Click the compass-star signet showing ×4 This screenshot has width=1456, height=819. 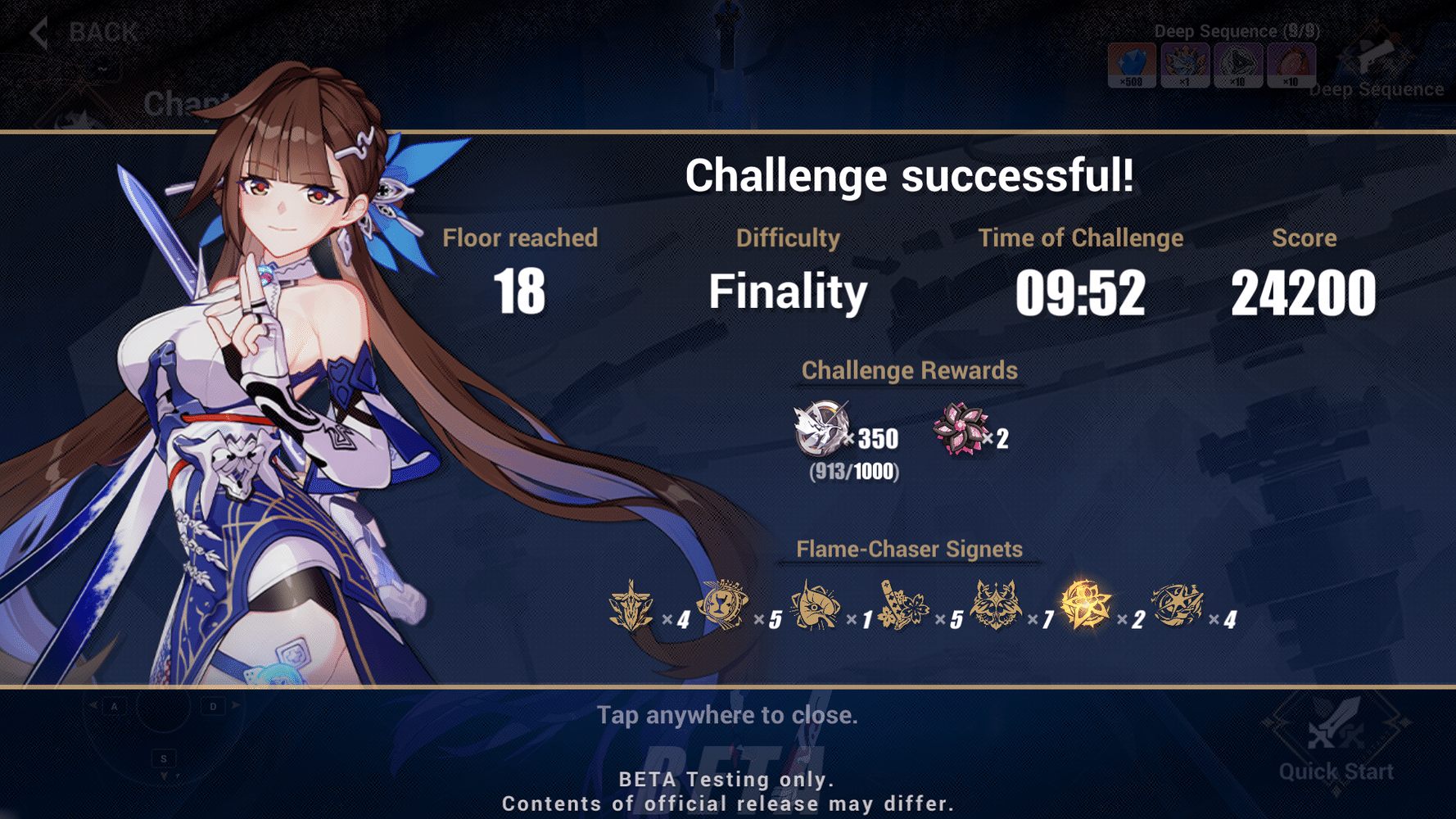coord(1179,606)
